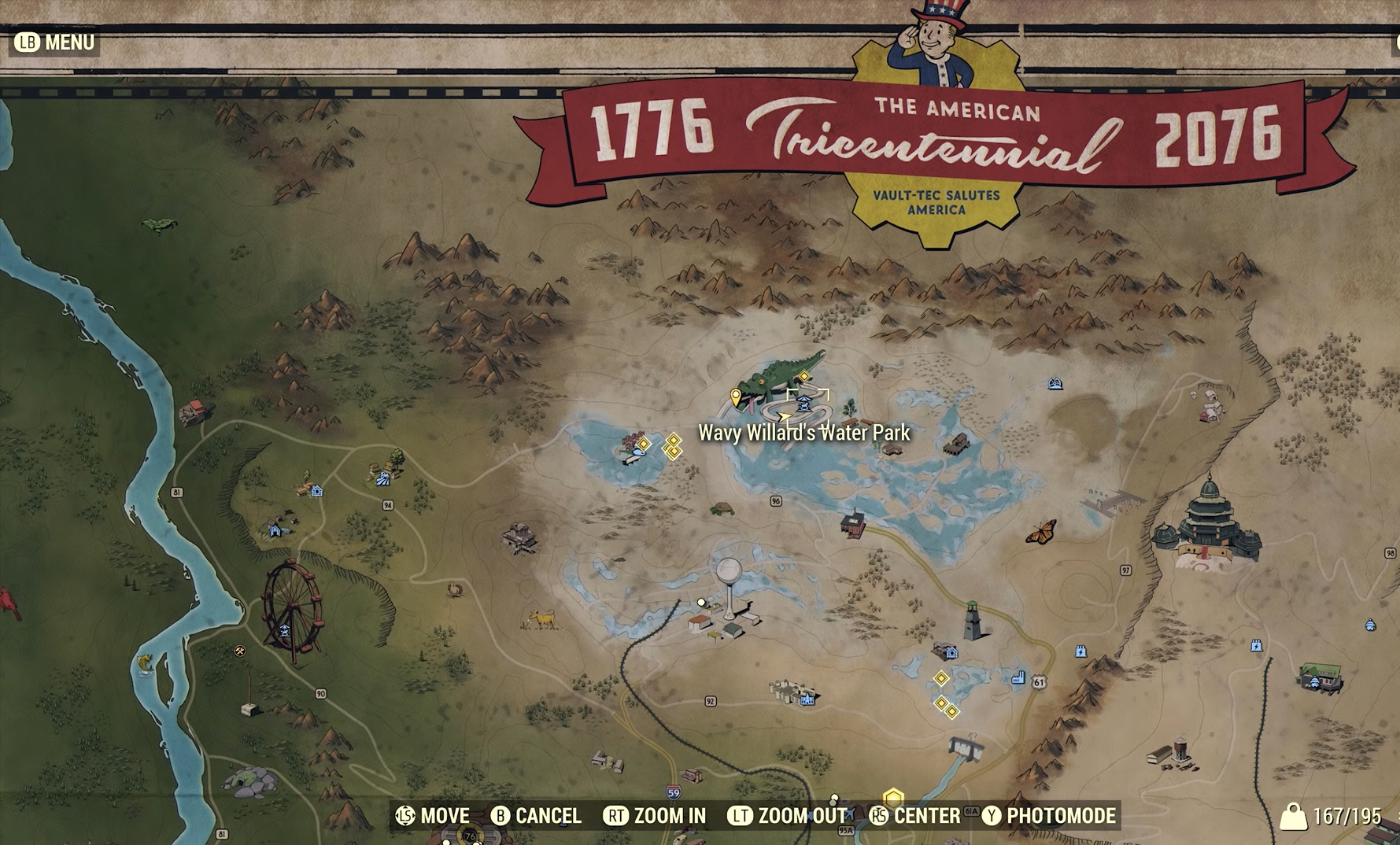Click the yellow custom pin marker
1400x845 pixels.
coord(736,397)
